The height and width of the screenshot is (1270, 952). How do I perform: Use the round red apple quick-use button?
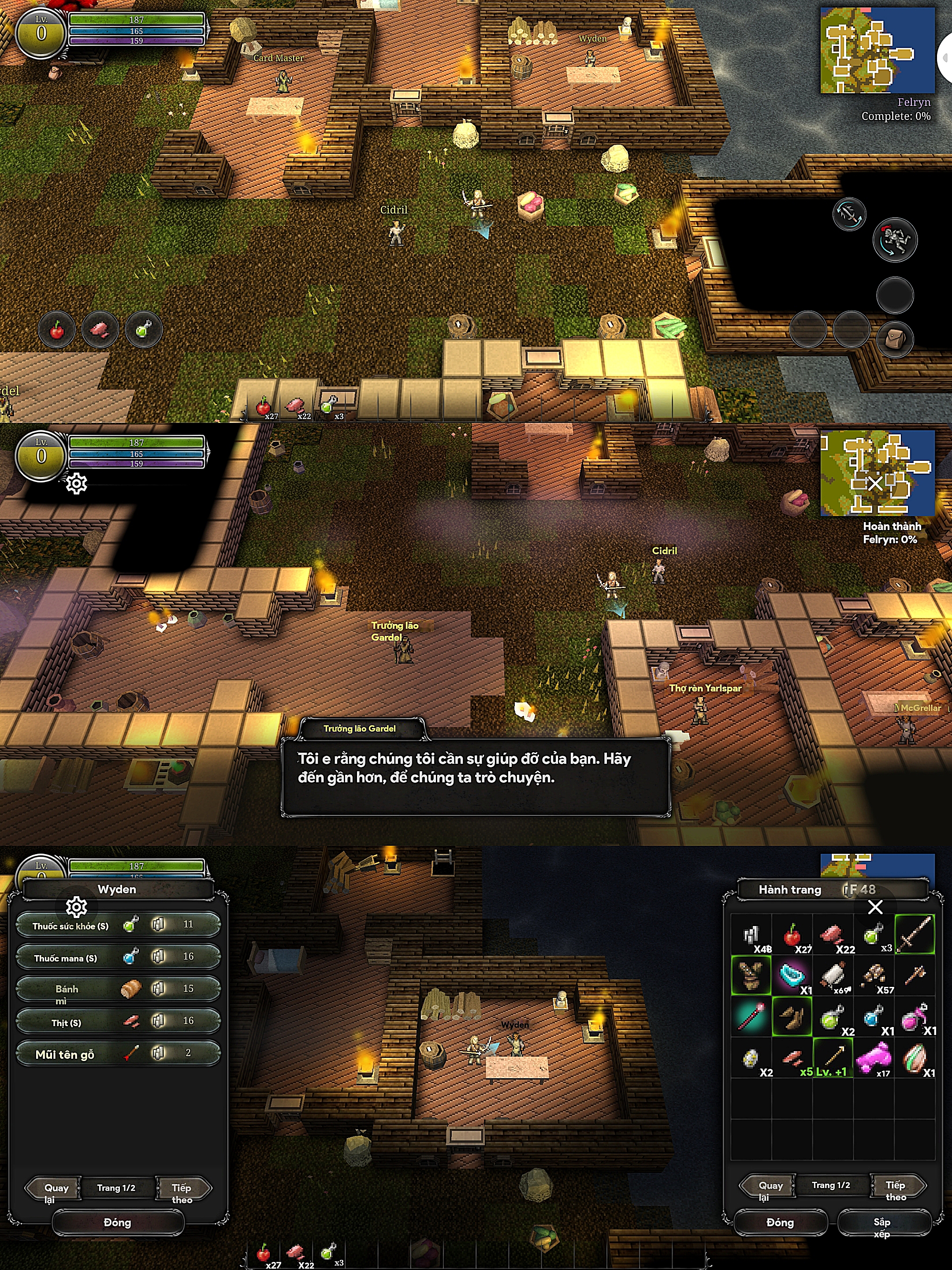click(x=57, y=330)
